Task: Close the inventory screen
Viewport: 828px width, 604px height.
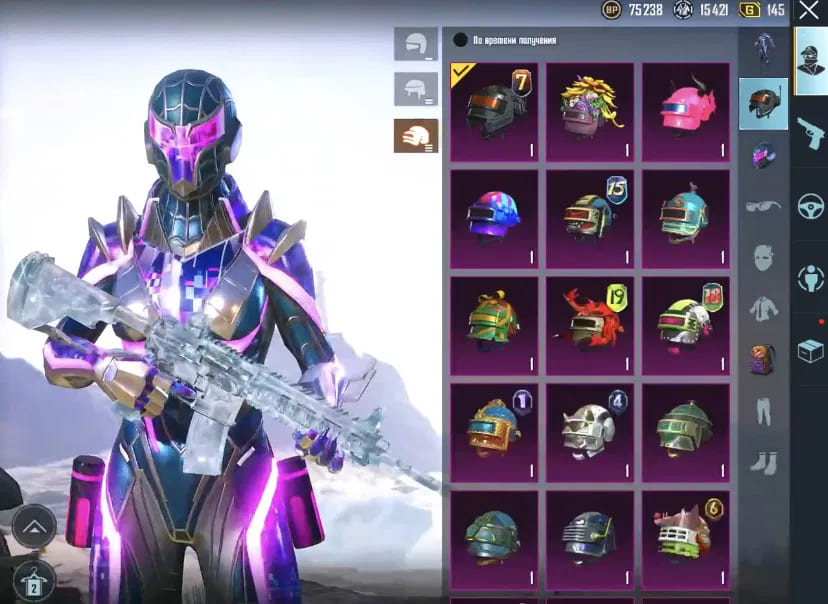Action: coord(808,11)
